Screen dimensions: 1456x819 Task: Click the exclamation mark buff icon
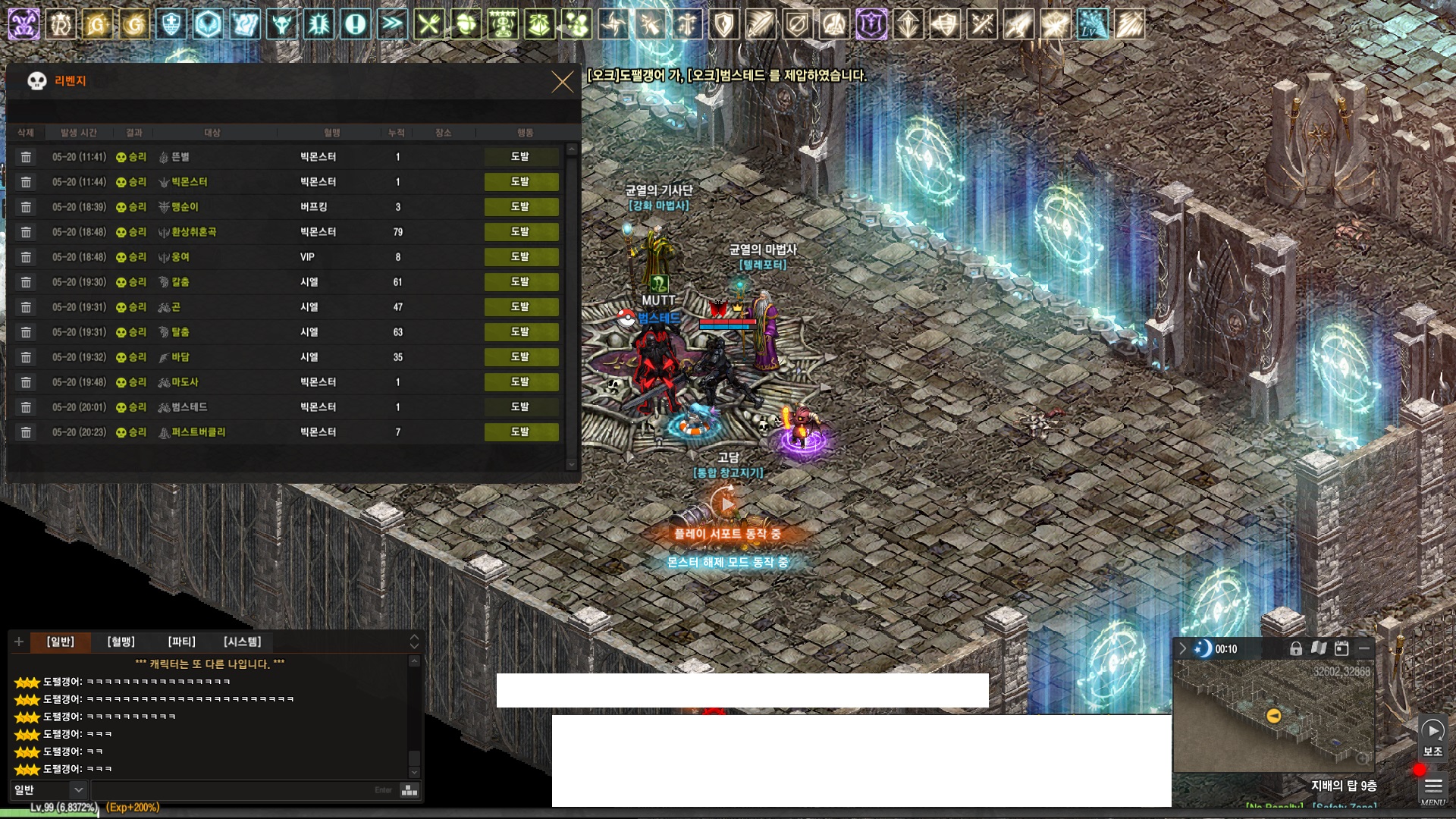coord(355,24)
